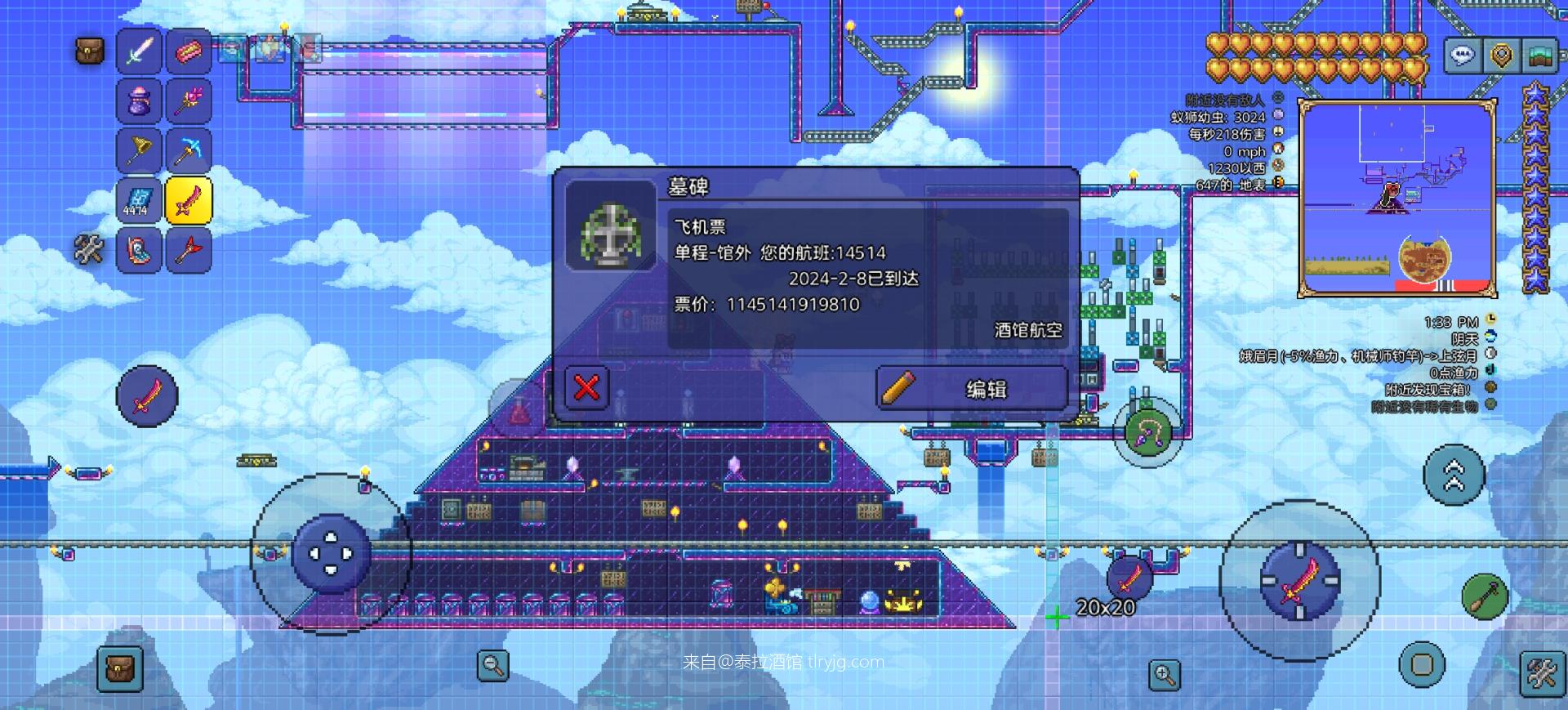This screenshot has width=1568, height=710.
Task: Open the inventory chest icon above the settings
Action: click(x=90, y=51)
